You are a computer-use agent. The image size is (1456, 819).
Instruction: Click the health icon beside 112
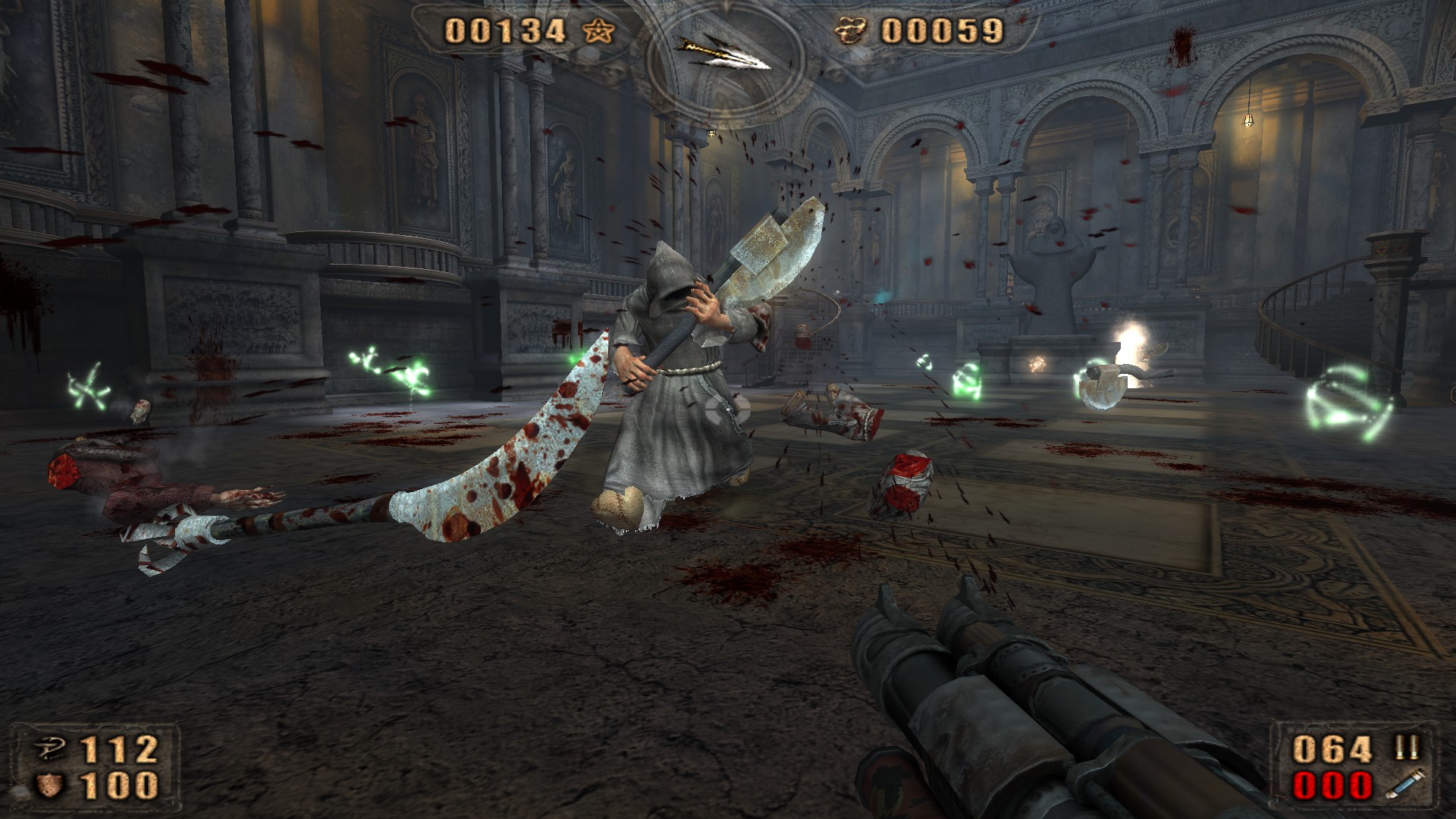click(51, 750)
